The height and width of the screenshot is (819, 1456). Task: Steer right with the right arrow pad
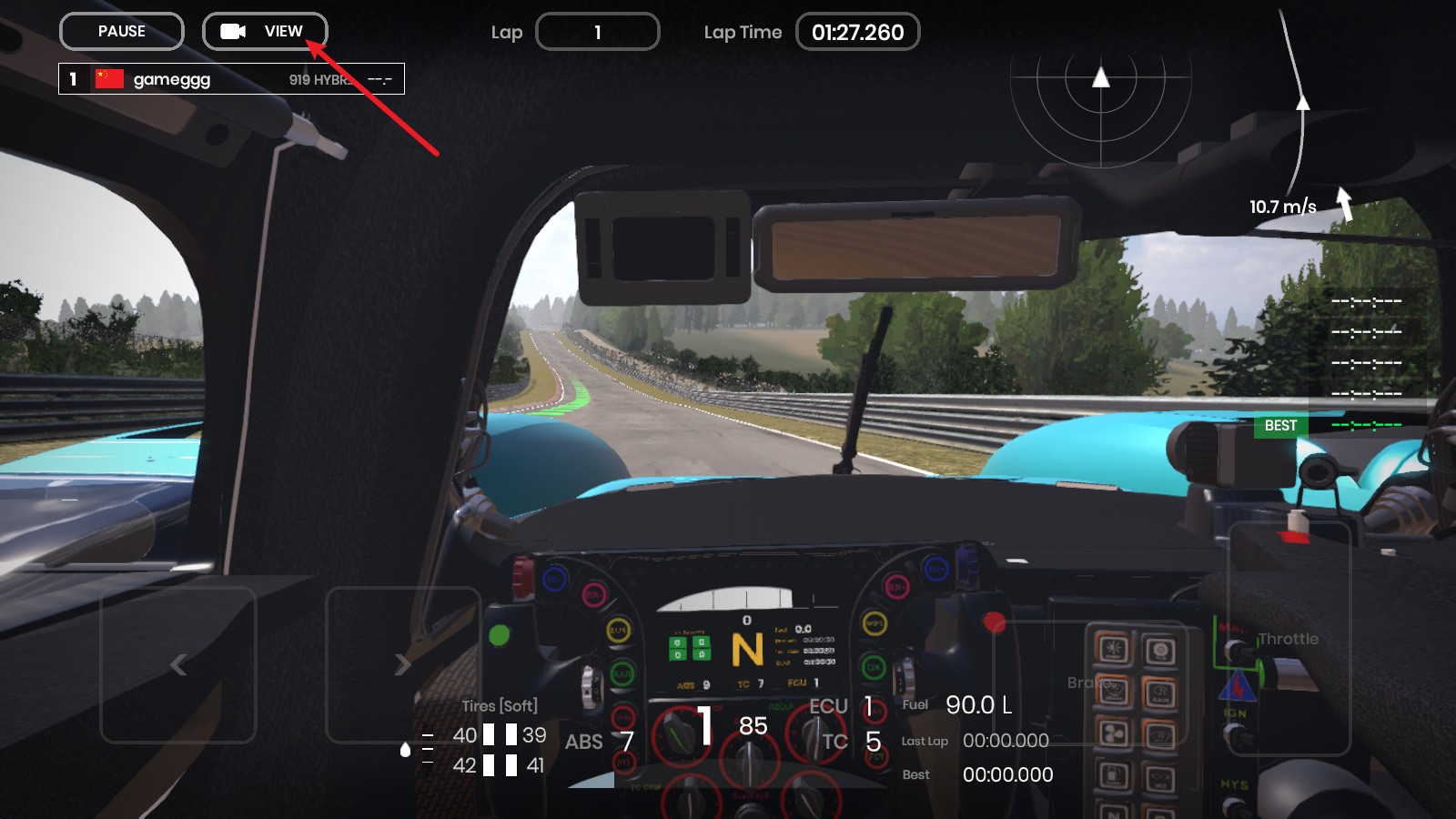click(402, 665)
